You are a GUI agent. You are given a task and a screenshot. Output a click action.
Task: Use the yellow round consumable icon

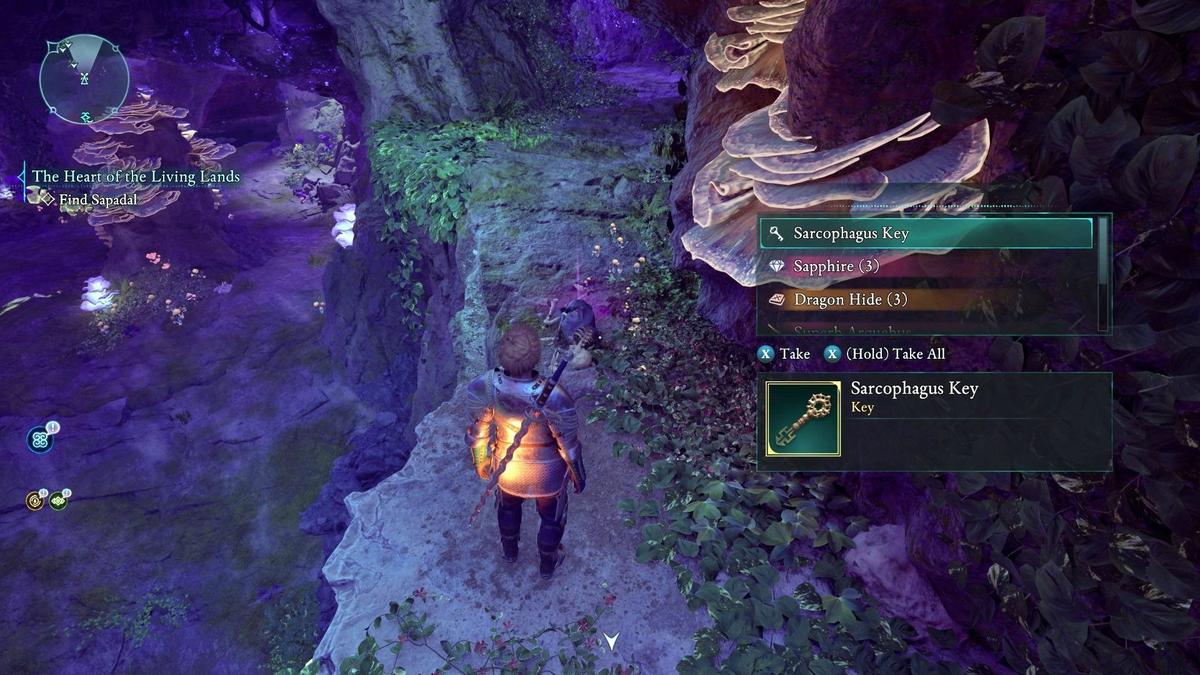coord(35,501)
